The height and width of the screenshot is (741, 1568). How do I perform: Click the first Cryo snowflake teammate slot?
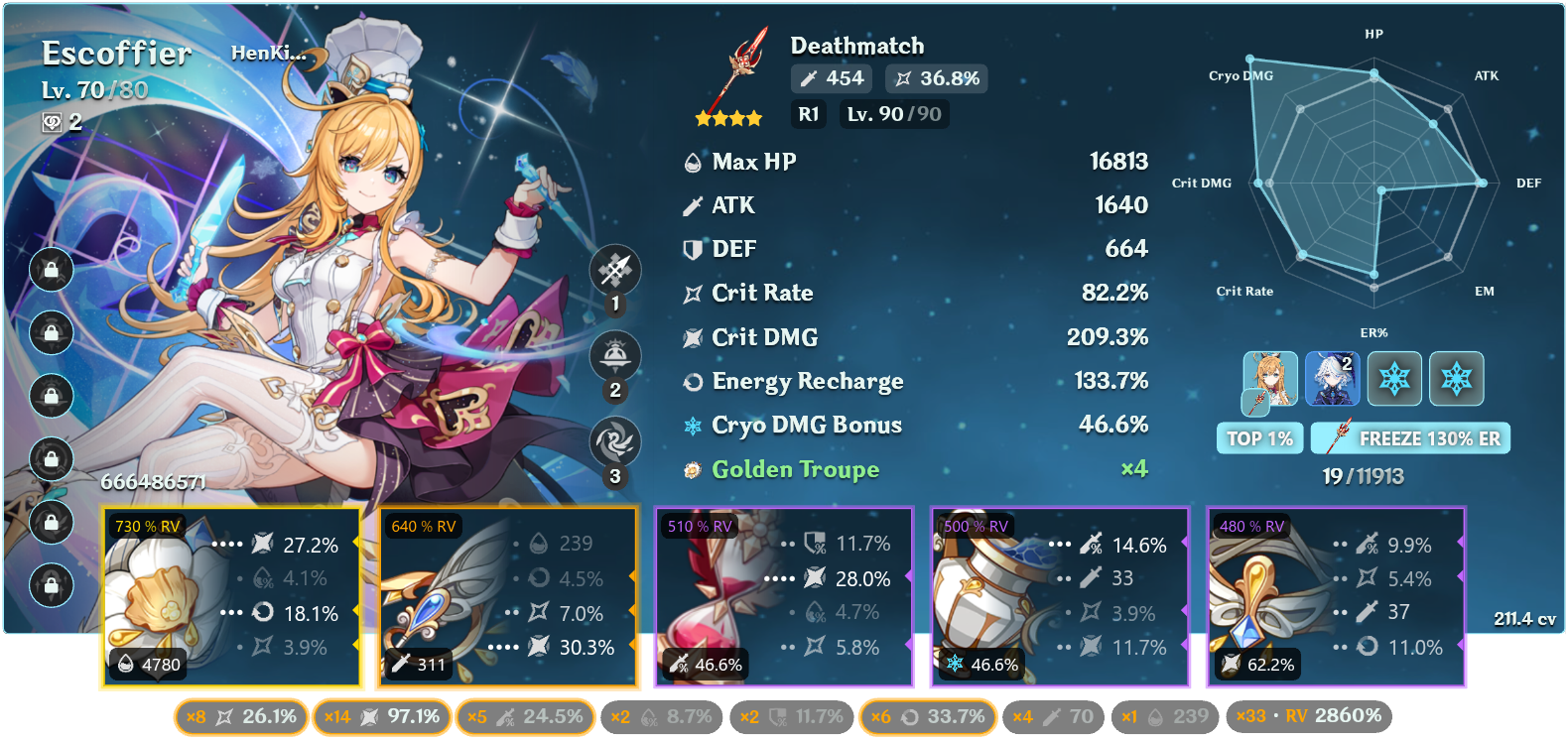1394,379
